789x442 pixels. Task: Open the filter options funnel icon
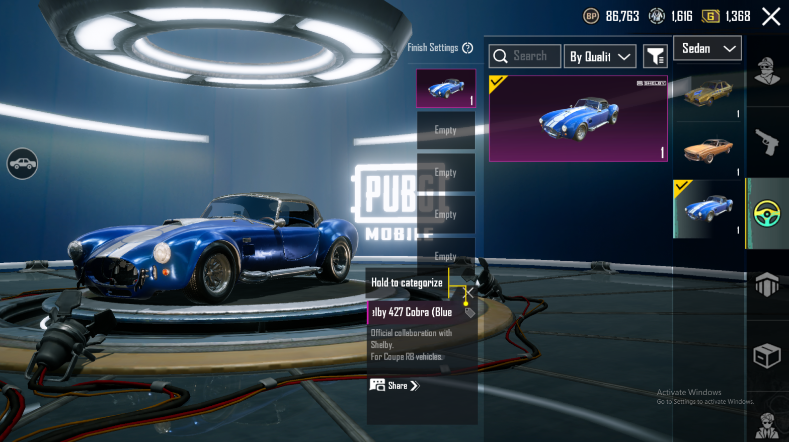coord(655,56)
